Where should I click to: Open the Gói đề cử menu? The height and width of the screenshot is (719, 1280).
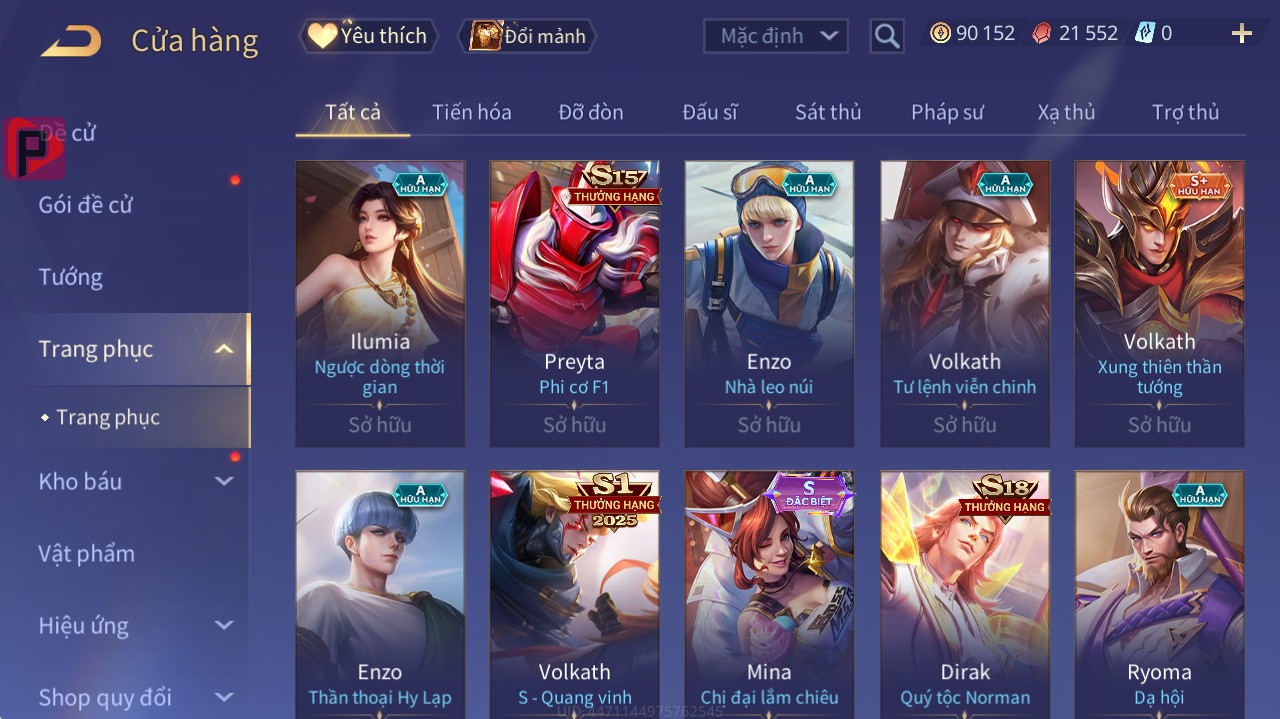point(86,205)
